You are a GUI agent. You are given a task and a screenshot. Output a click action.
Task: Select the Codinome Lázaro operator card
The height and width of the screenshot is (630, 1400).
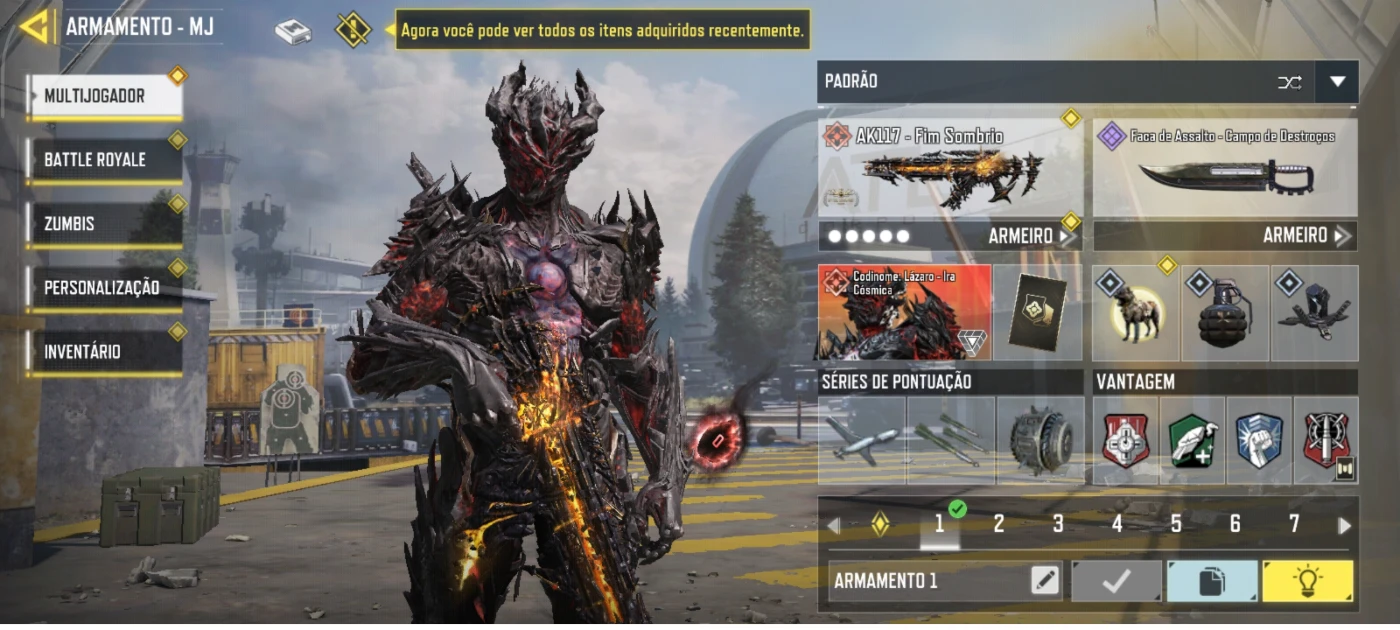coord(905,312)
